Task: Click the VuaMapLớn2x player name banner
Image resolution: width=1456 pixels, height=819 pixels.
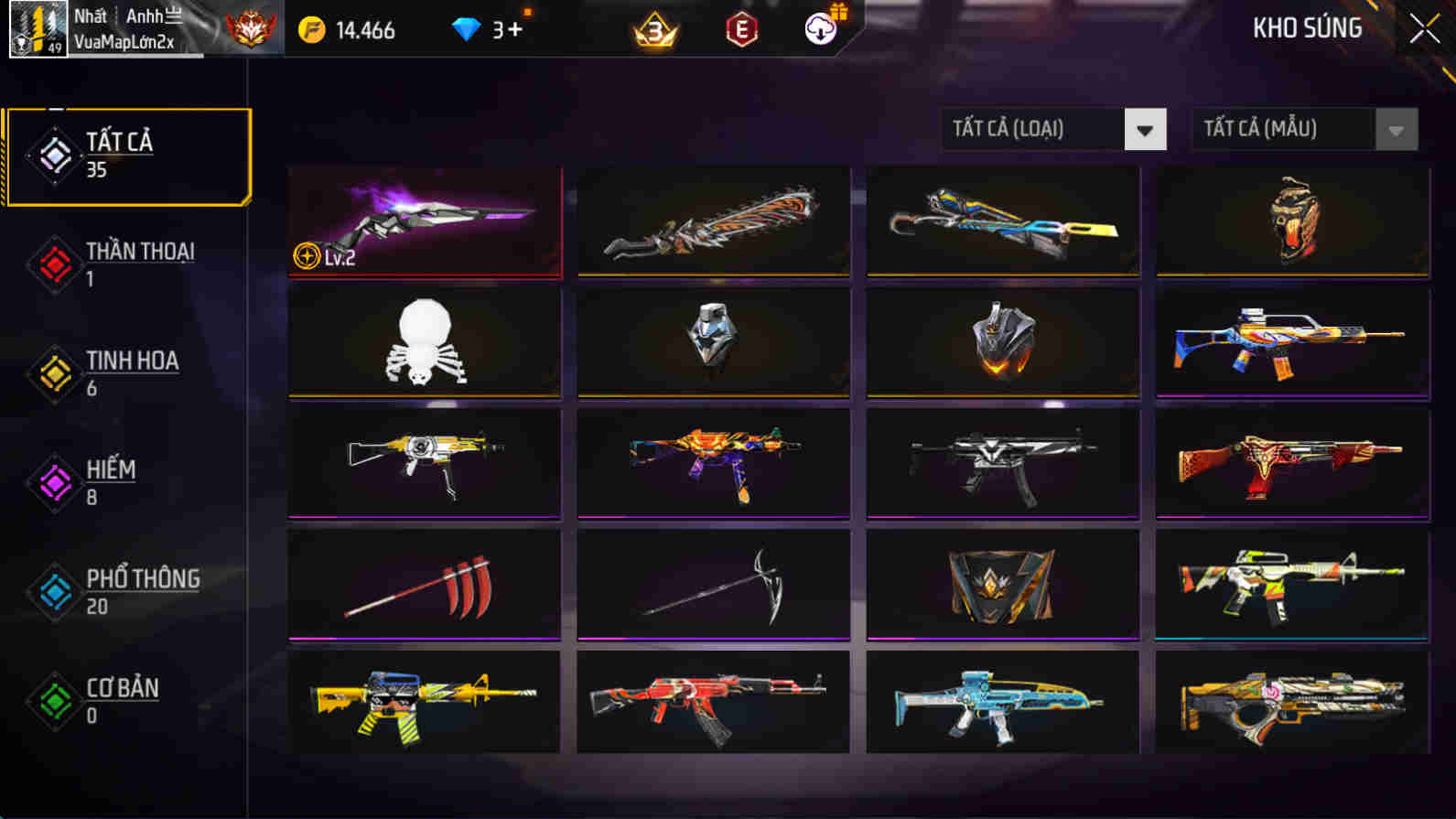Action: 146,41
